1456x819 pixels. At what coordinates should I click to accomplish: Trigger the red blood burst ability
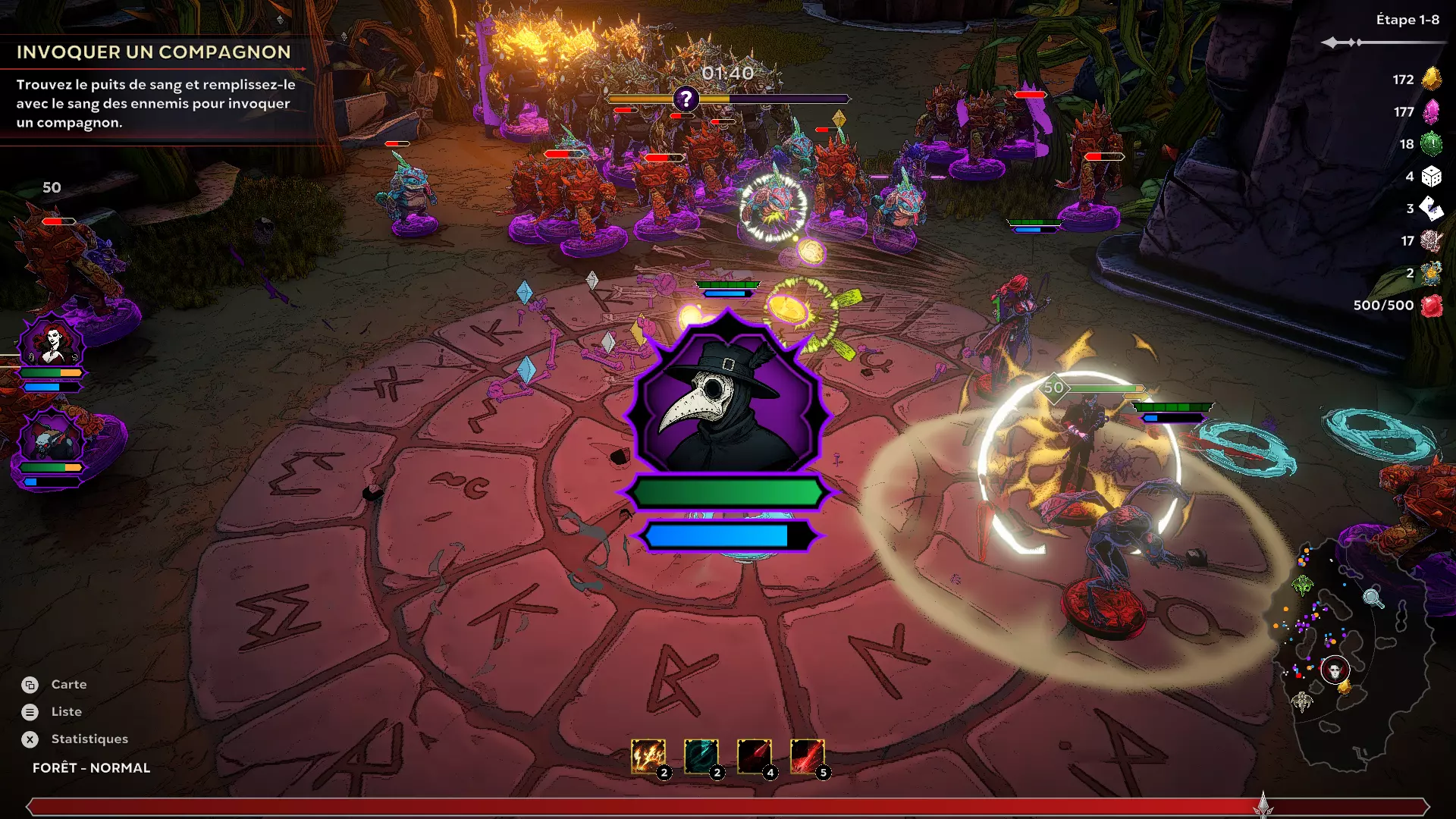[x=807, y=756]
